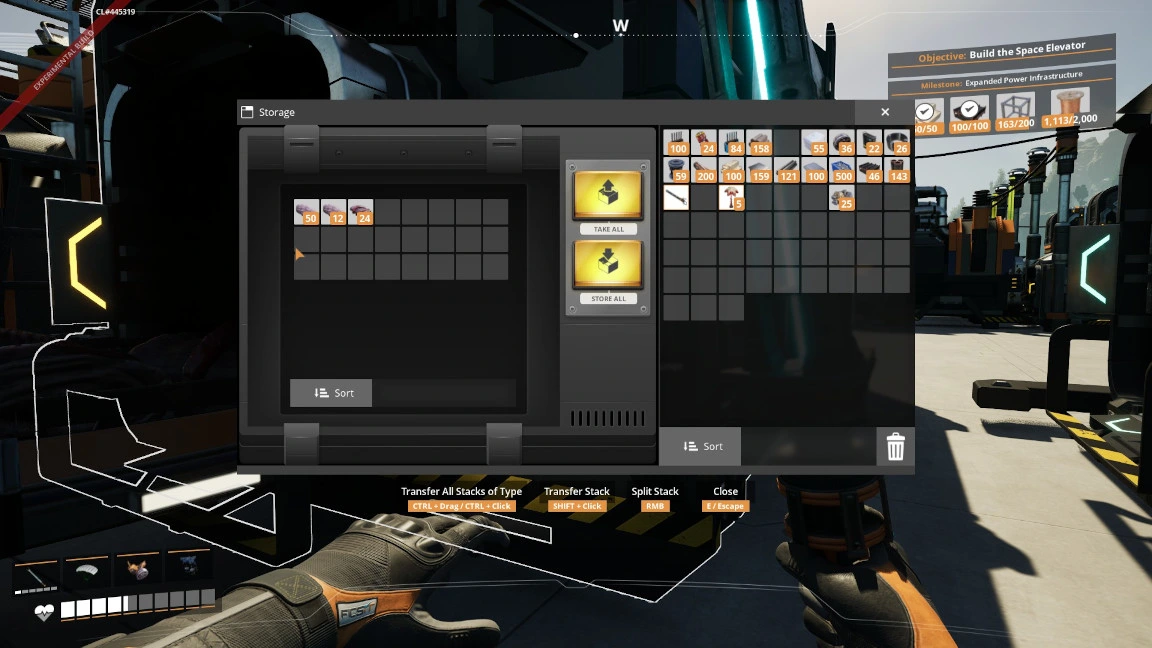This screenshot has height=648, width=1152.
Task: Open the trash can slot
Action: [x=895, y=447]
